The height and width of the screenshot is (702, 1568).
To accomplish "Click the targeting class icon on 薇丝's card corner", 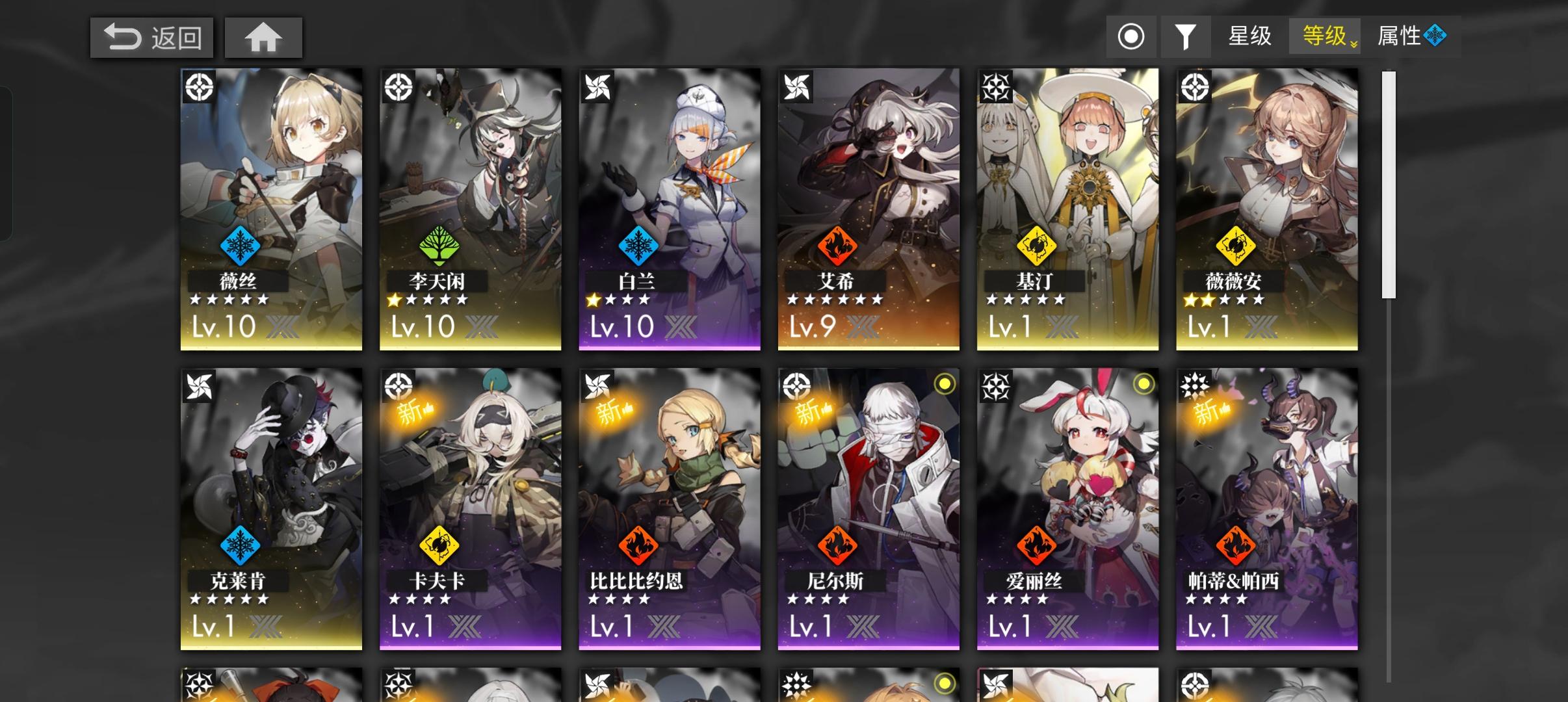I will [x=198, y=86].
